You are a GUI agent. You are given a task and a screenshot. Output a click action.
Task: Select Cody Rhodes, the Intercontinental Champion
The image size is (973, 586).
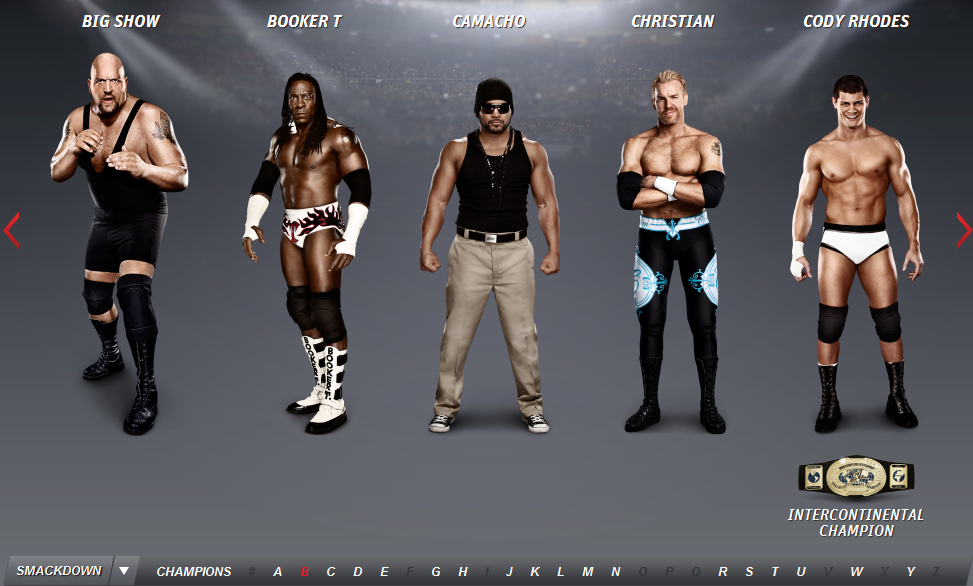tap(855, 250)
